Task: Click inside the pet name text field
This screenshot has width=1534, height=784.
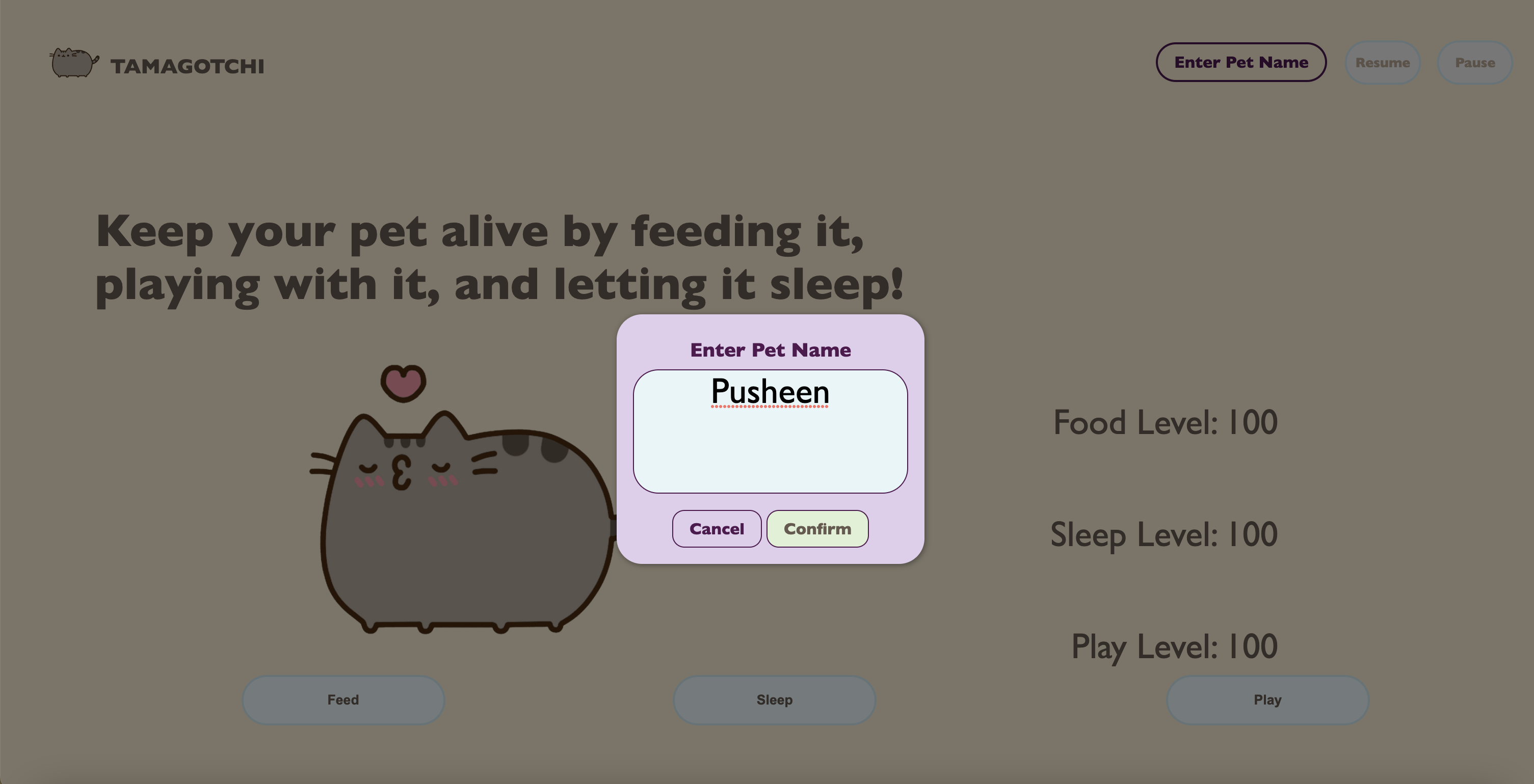Action: pyautogui.click(x=771, y=430)
